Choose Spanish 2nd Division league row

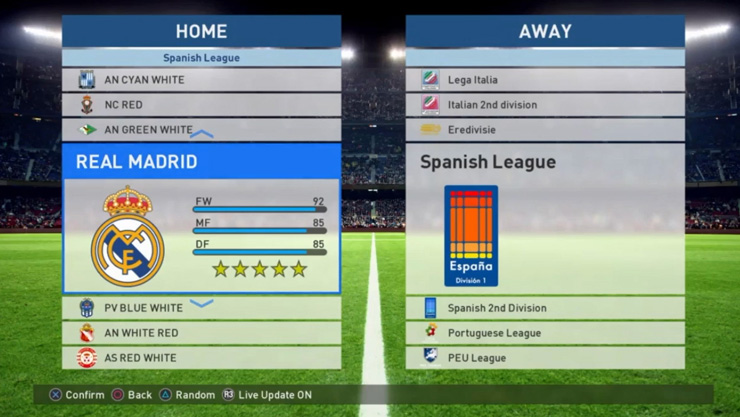coord(545,308)
